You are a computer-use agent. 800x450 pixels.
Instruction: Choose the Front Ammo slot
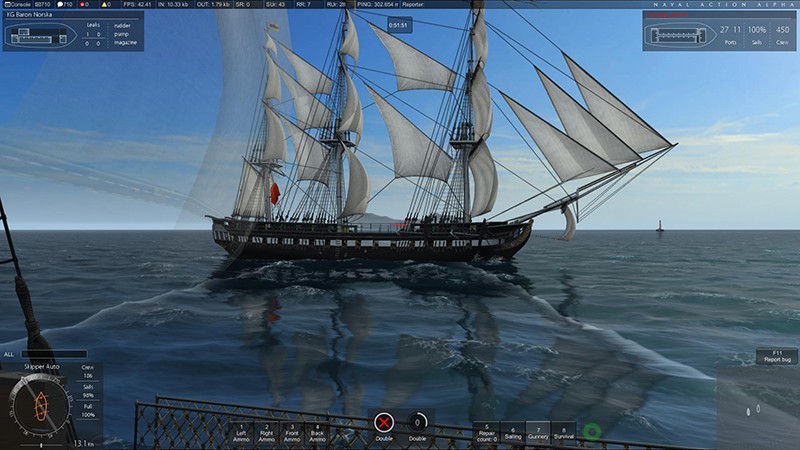pyautogui.click(x=292, y=432)
